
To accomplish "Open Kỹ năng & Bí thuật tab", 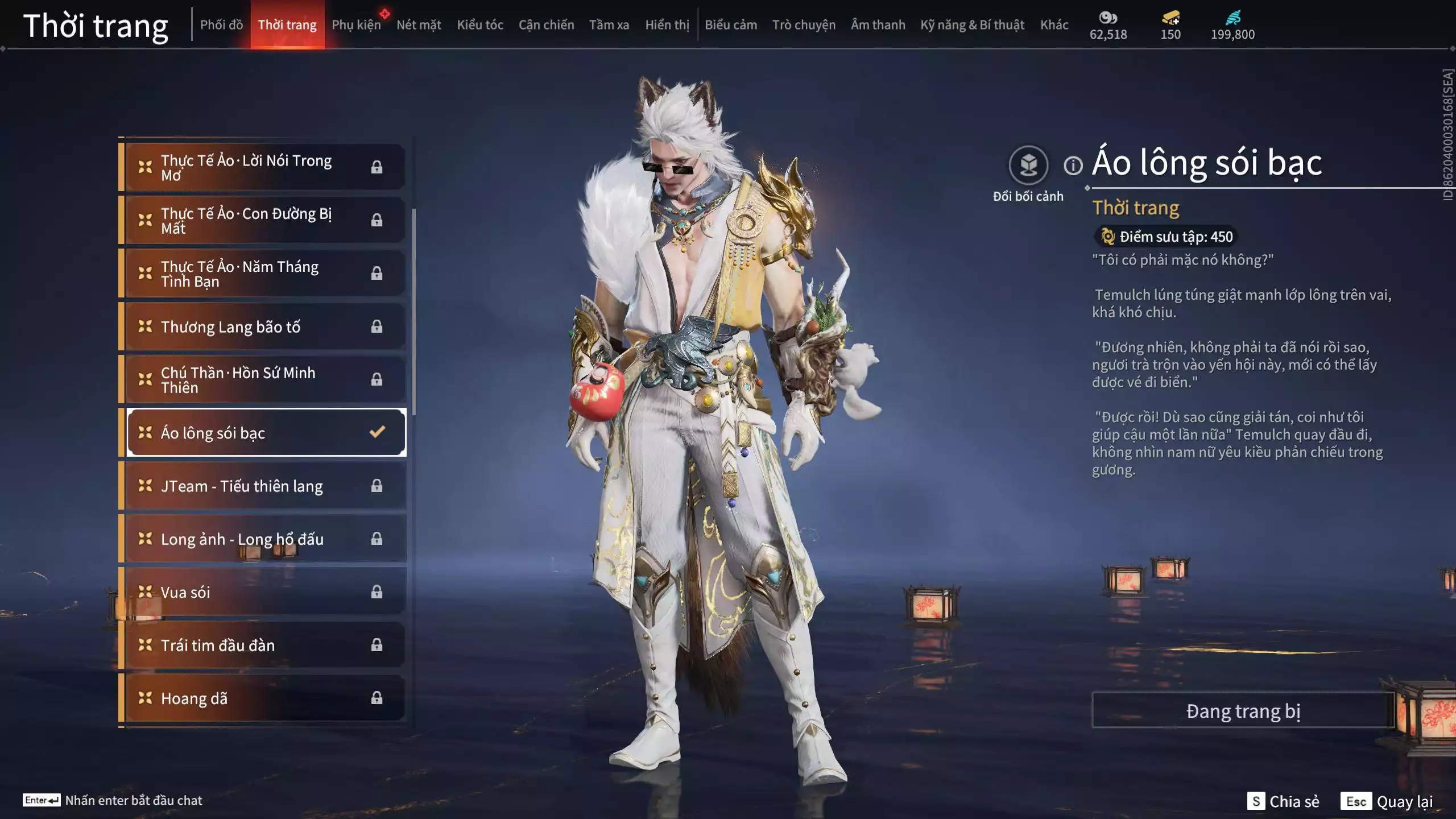I will pos(972,25).
